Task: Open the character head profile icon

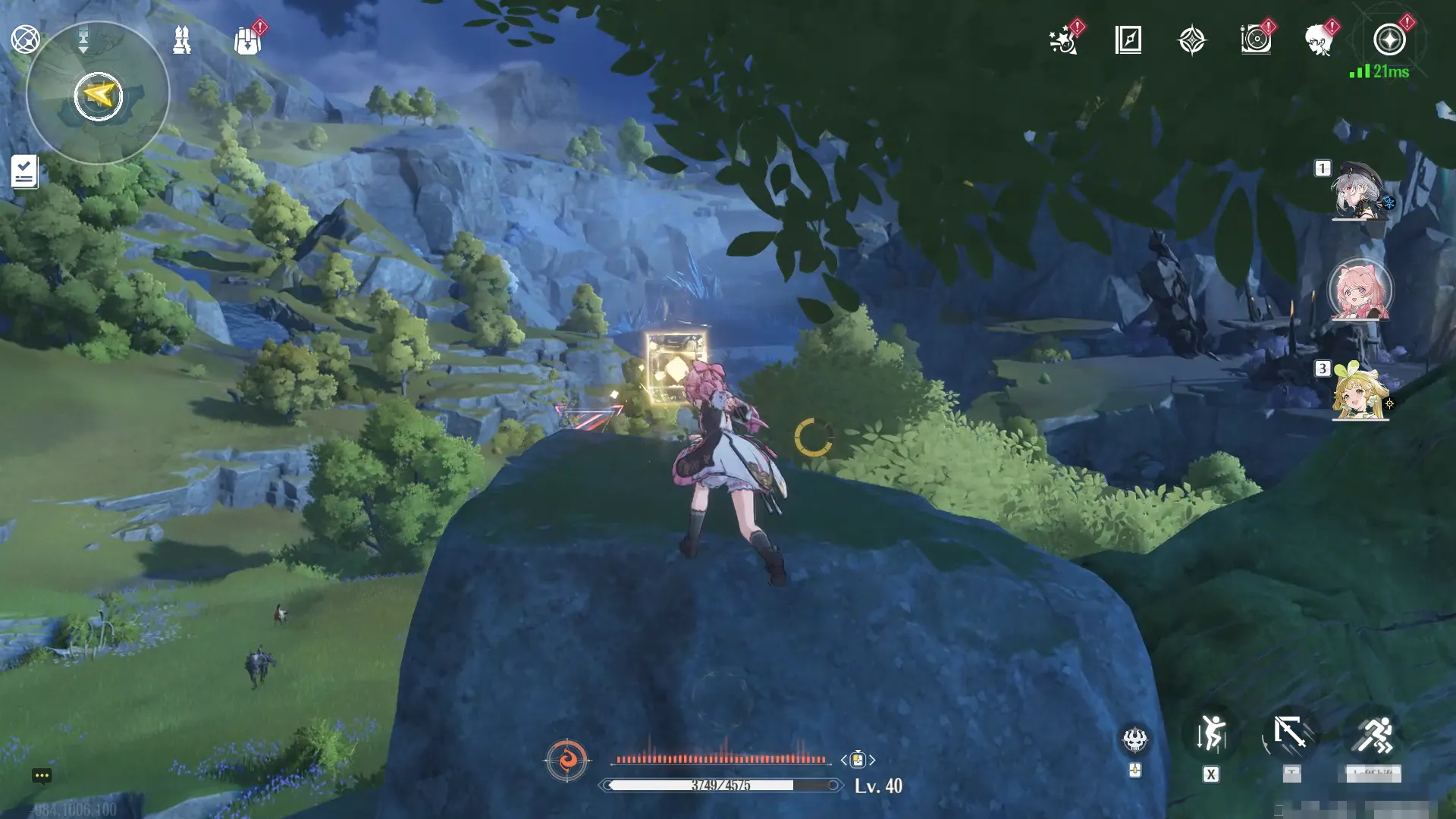Action: point(1320,39)
